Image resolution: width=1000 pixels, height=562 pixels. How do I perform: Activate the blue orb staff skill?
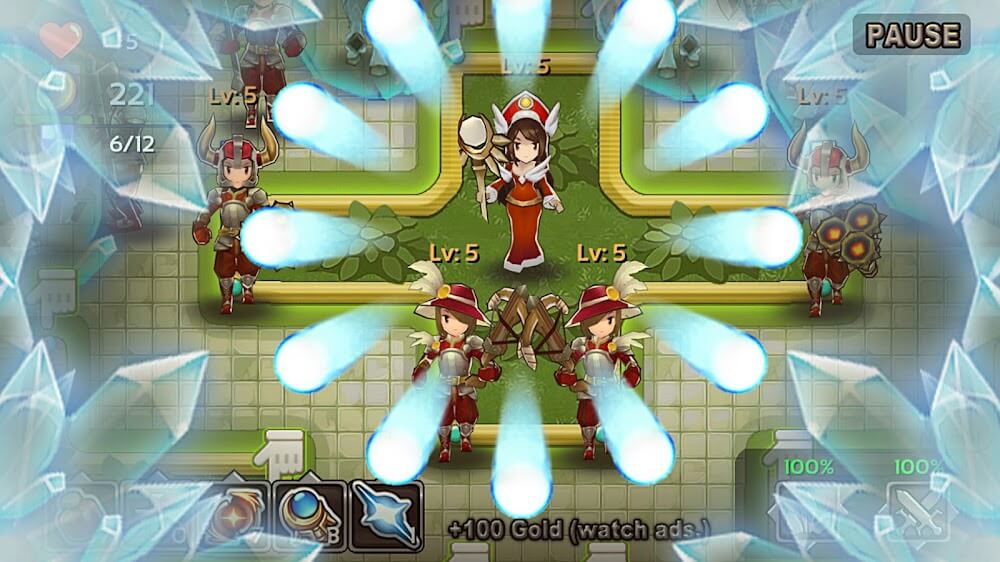pos(309,513)
